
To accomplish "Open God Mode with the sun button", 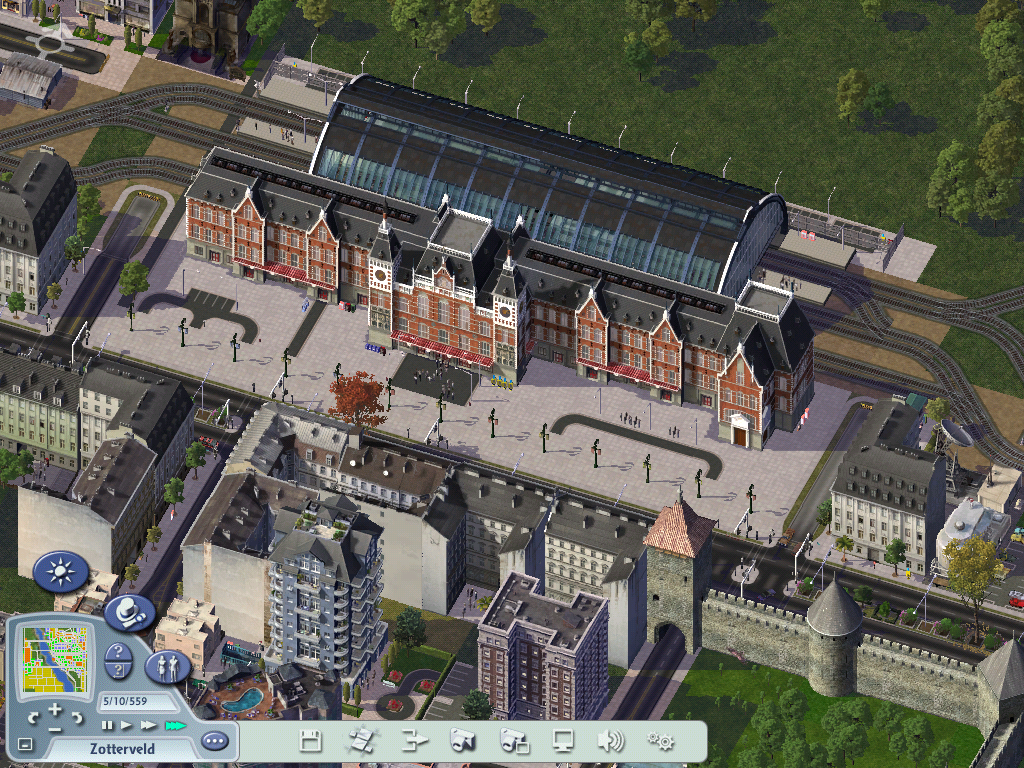I will 61,572.
